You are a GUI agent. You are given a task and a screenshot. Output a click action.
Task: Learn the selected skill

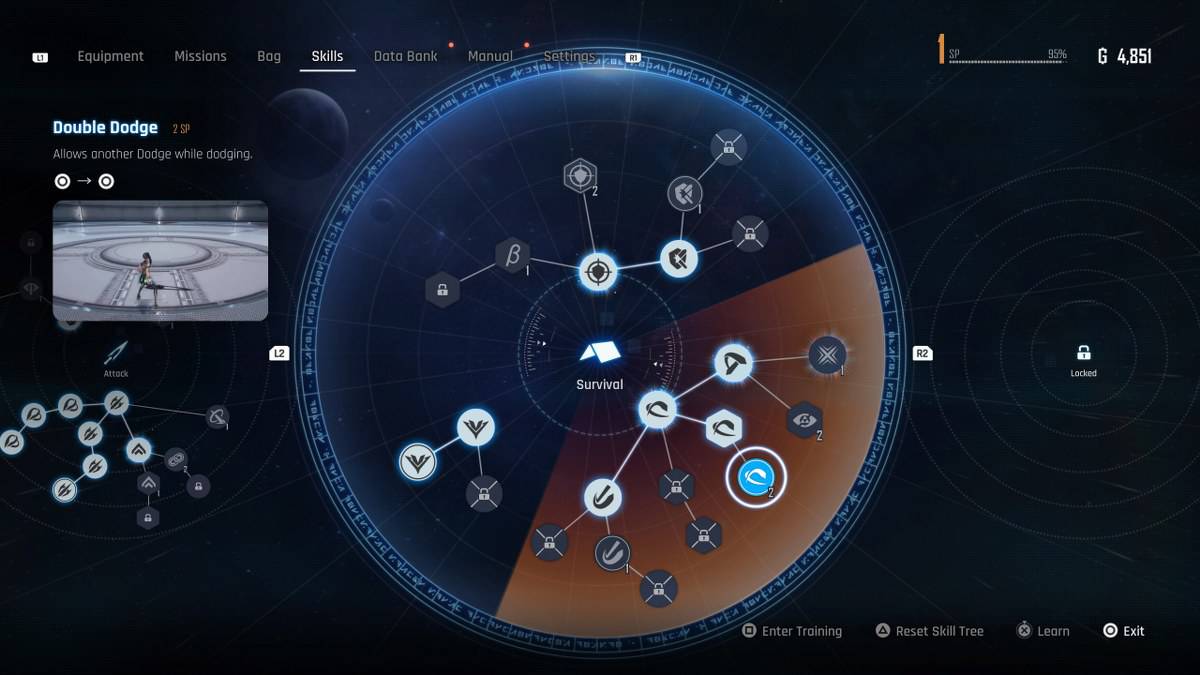pyautogui.click(x=1043, y=631)
